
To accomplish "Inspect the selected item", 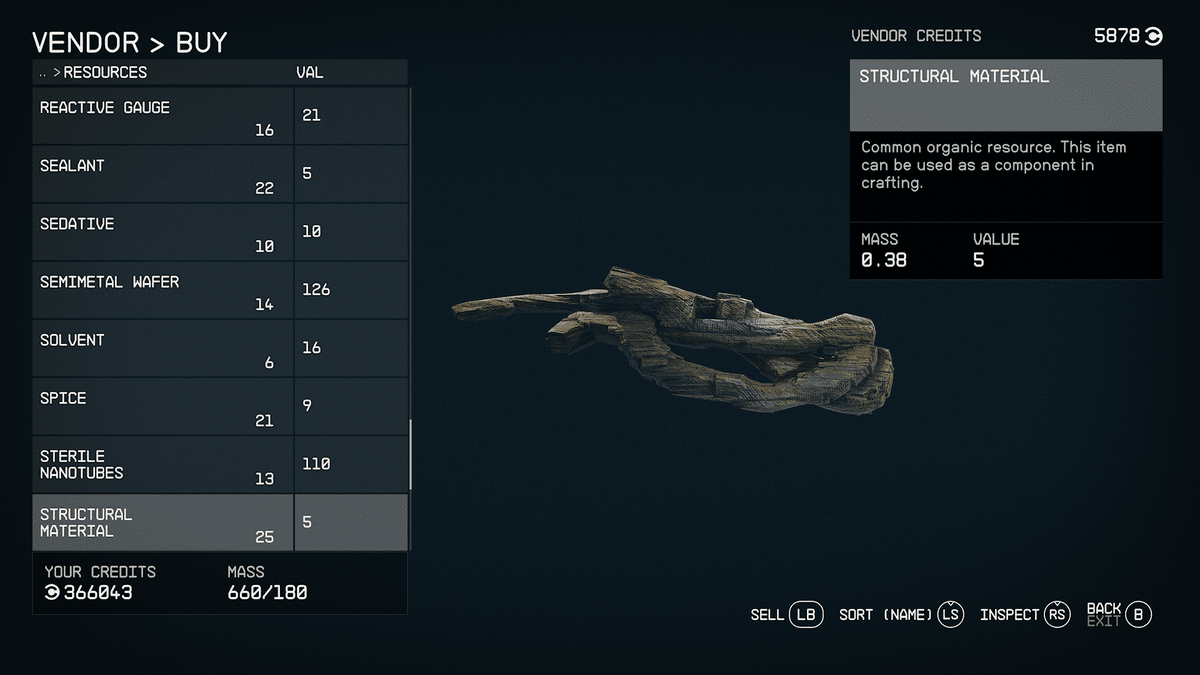I will 1024,615.
